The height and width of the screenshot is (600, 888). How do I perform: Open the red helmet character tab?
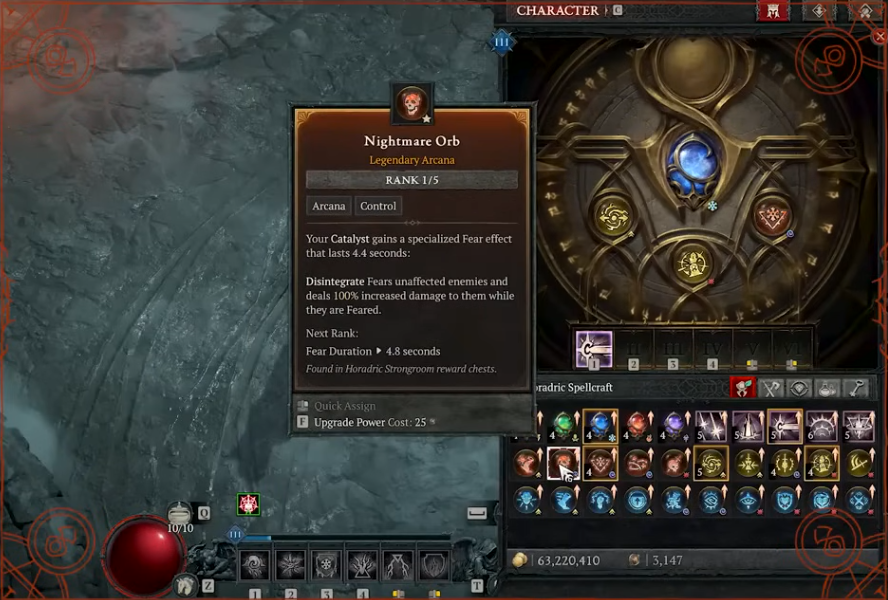pyautogui.click(x=772, y=12)
